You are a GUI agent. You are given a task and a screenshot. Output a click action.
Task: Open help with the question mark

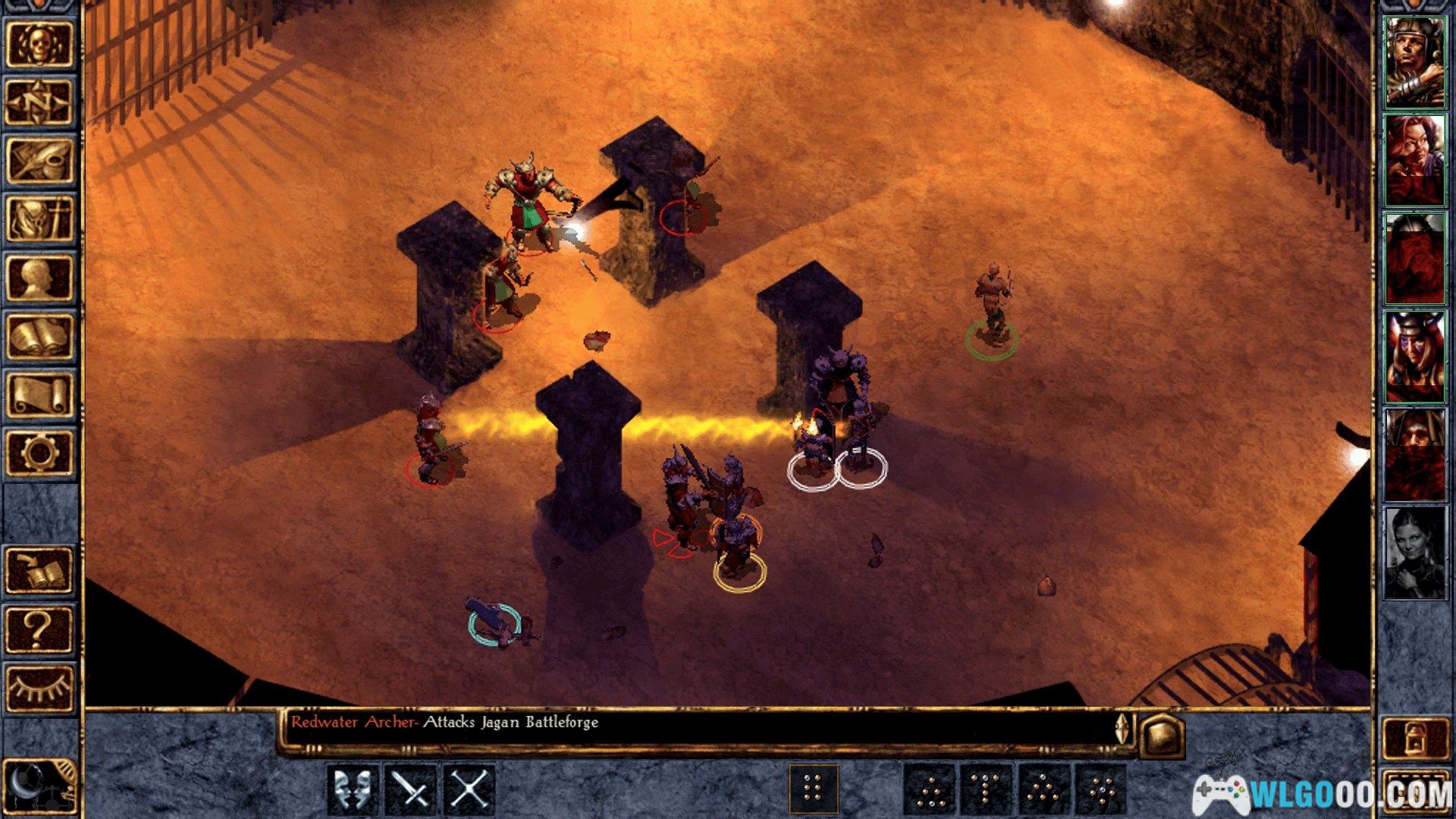point(39,629)
